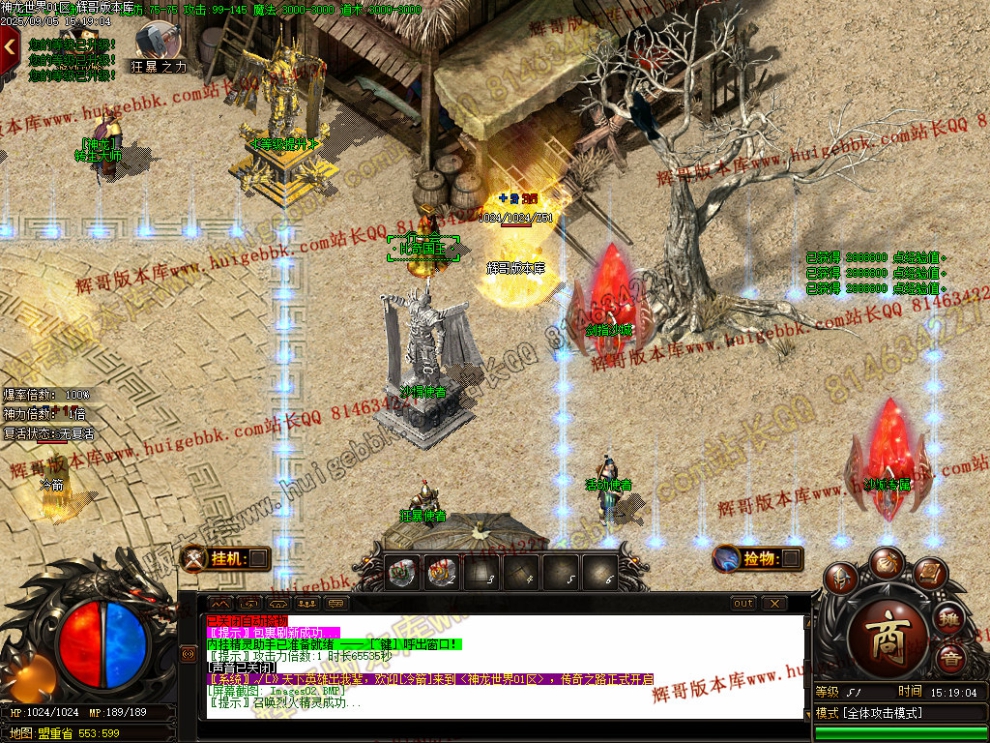Open the bag inventory pouch icon
The height and width of the screenshot is (743, 990).
(886, 562)
